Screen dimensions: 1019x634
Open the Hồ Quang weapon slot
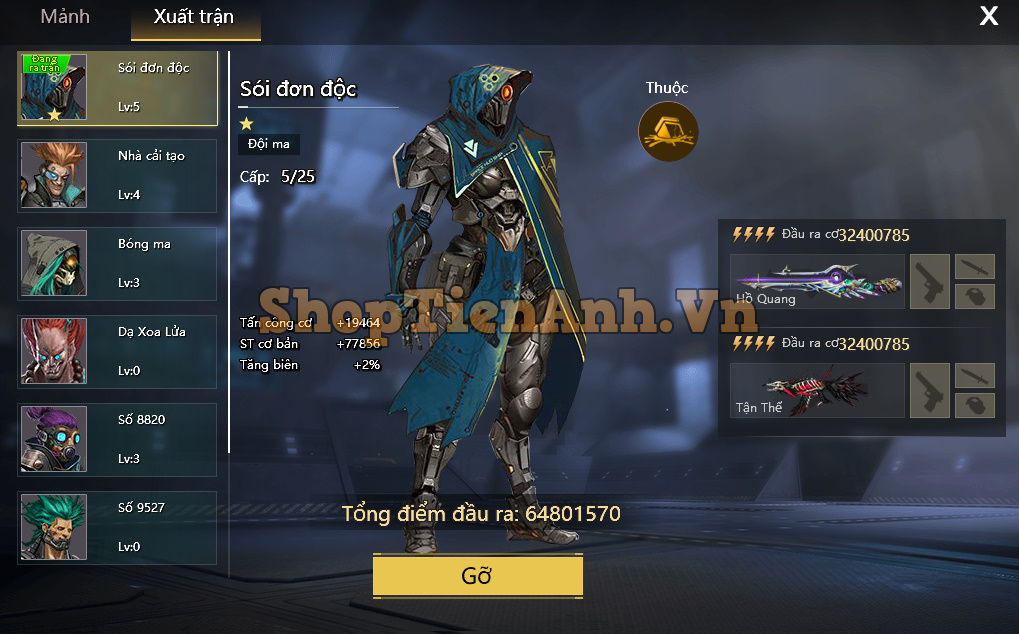(x=817, y=281)
